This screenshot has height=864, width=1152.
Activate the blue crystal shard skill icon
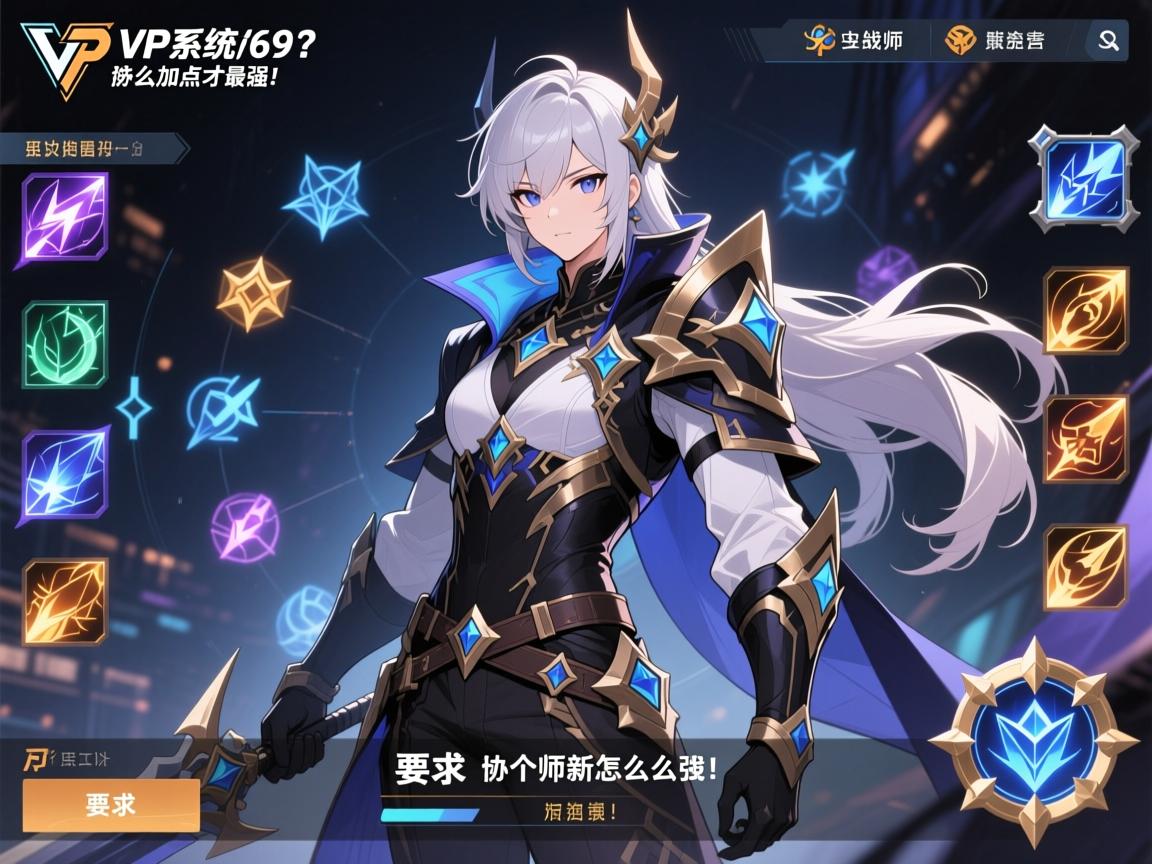[x=65, y=473]
